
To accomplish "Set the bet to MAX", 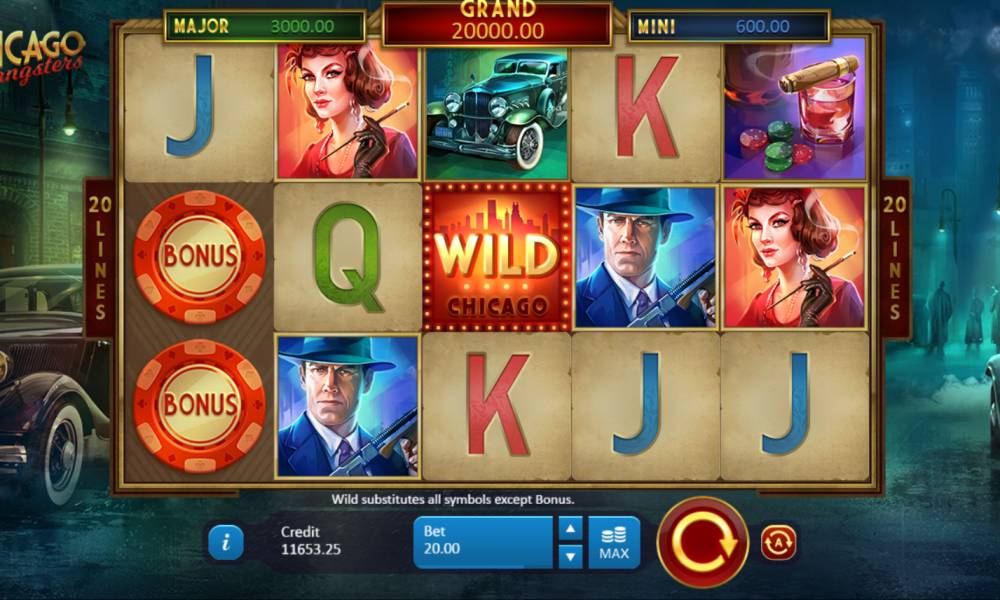I will (x=614, y=542).
